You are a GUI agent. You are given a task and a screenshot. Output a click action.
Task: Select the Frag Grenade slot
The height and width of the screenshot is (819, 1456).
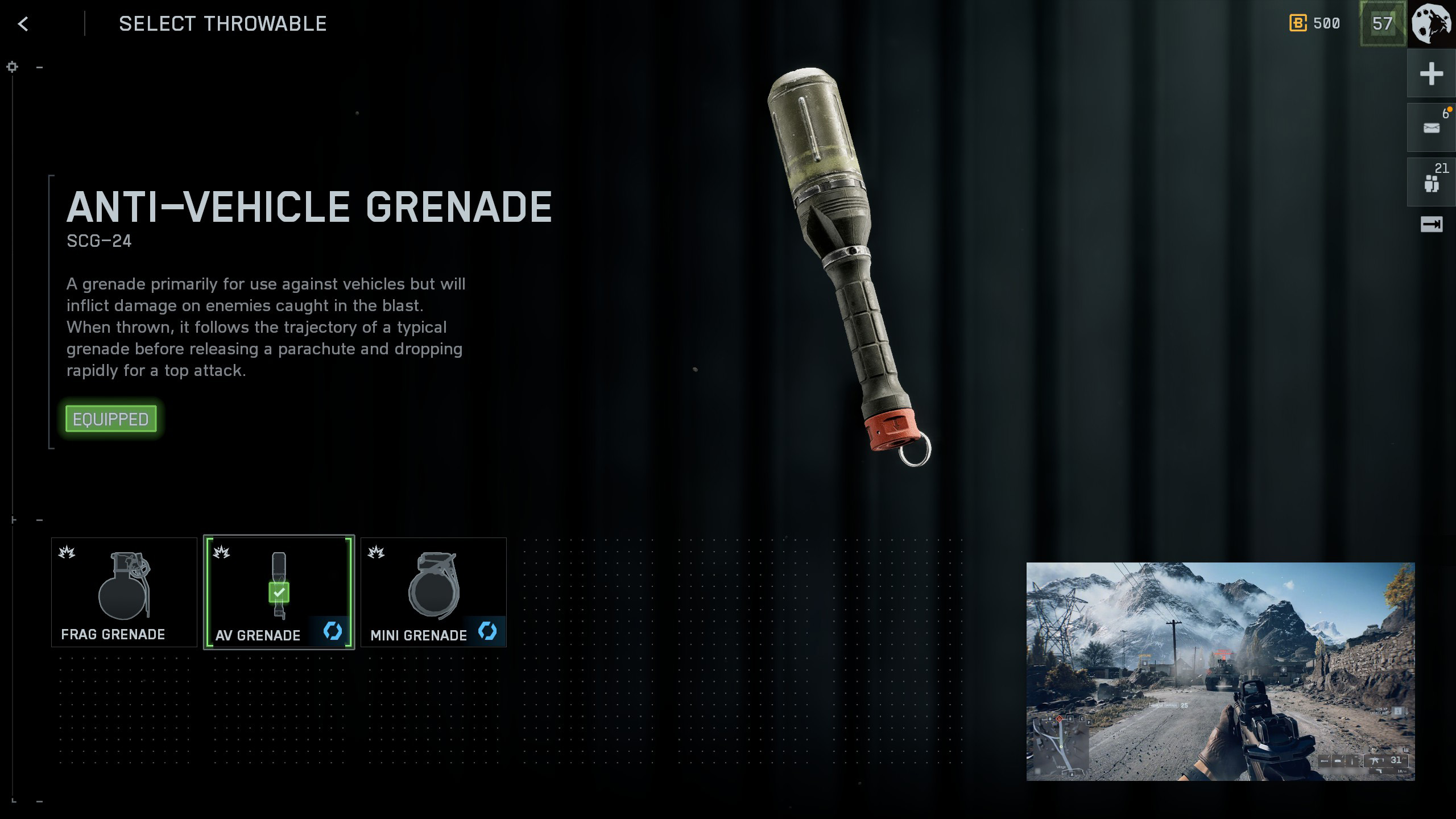(124, 592)
